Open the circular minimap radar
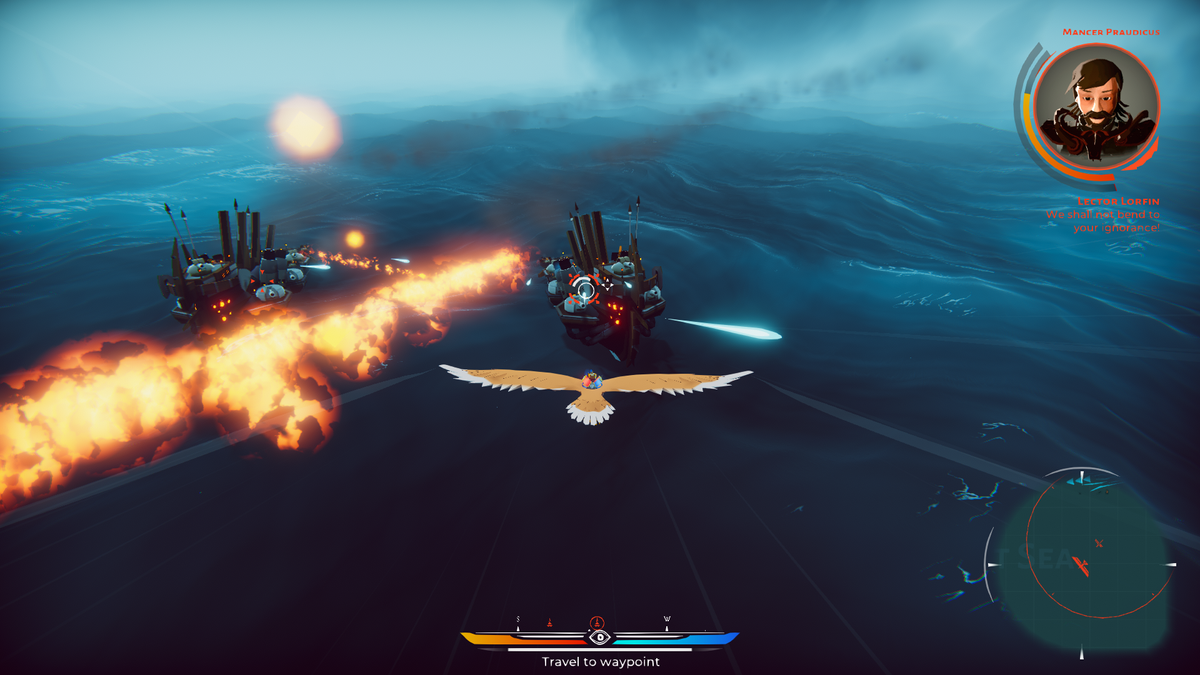This screenshot has width=1200, height=675. click(x=1081, y=561)
